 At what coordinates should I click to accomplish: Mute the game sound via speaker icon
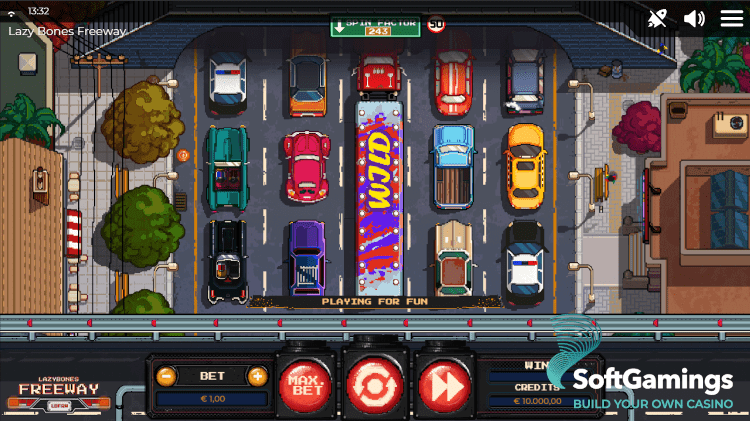coord(694,18)
